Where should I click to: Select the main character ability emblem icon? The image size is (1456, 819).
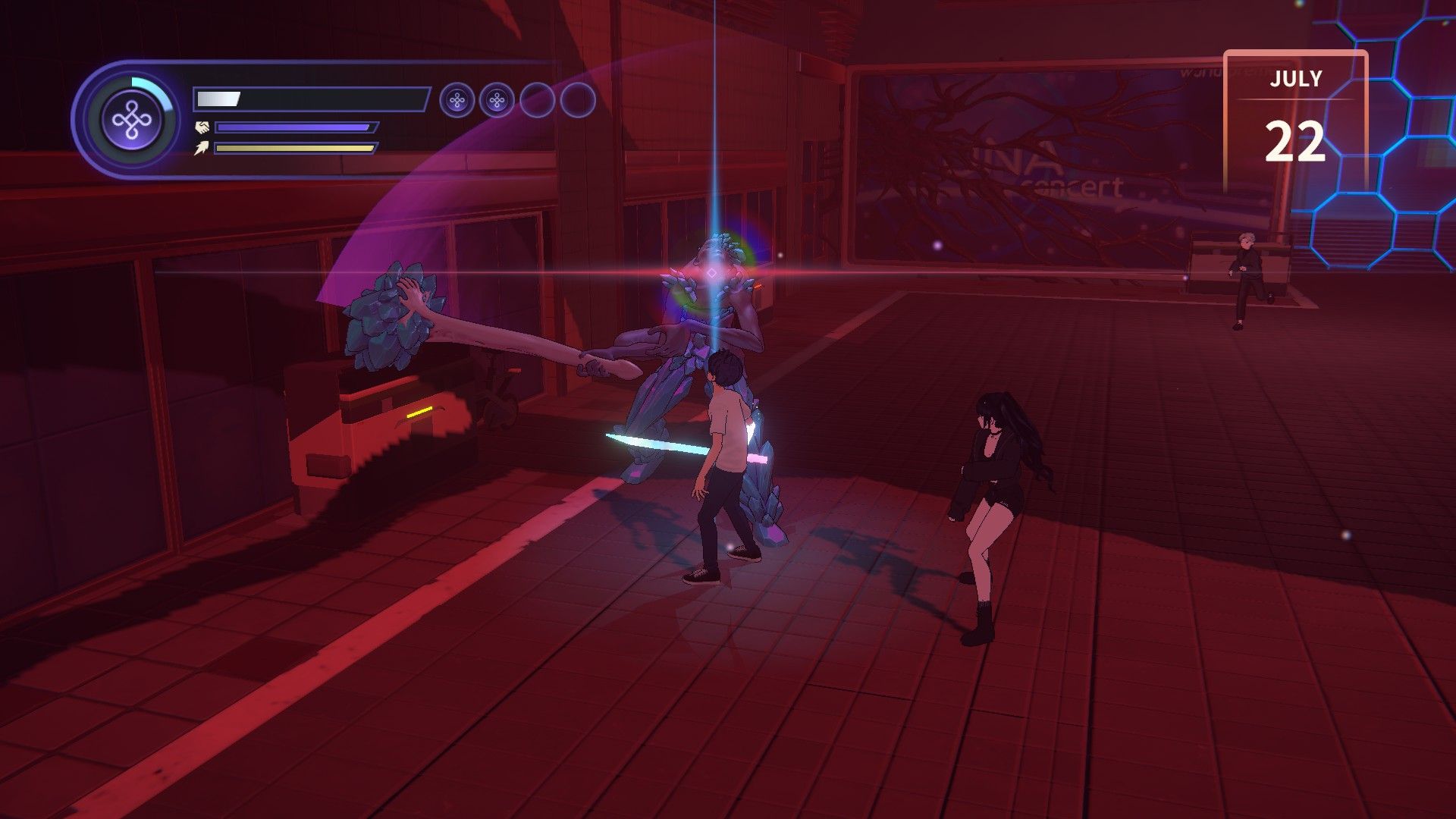pyautogui.click(x=130, y=118)
